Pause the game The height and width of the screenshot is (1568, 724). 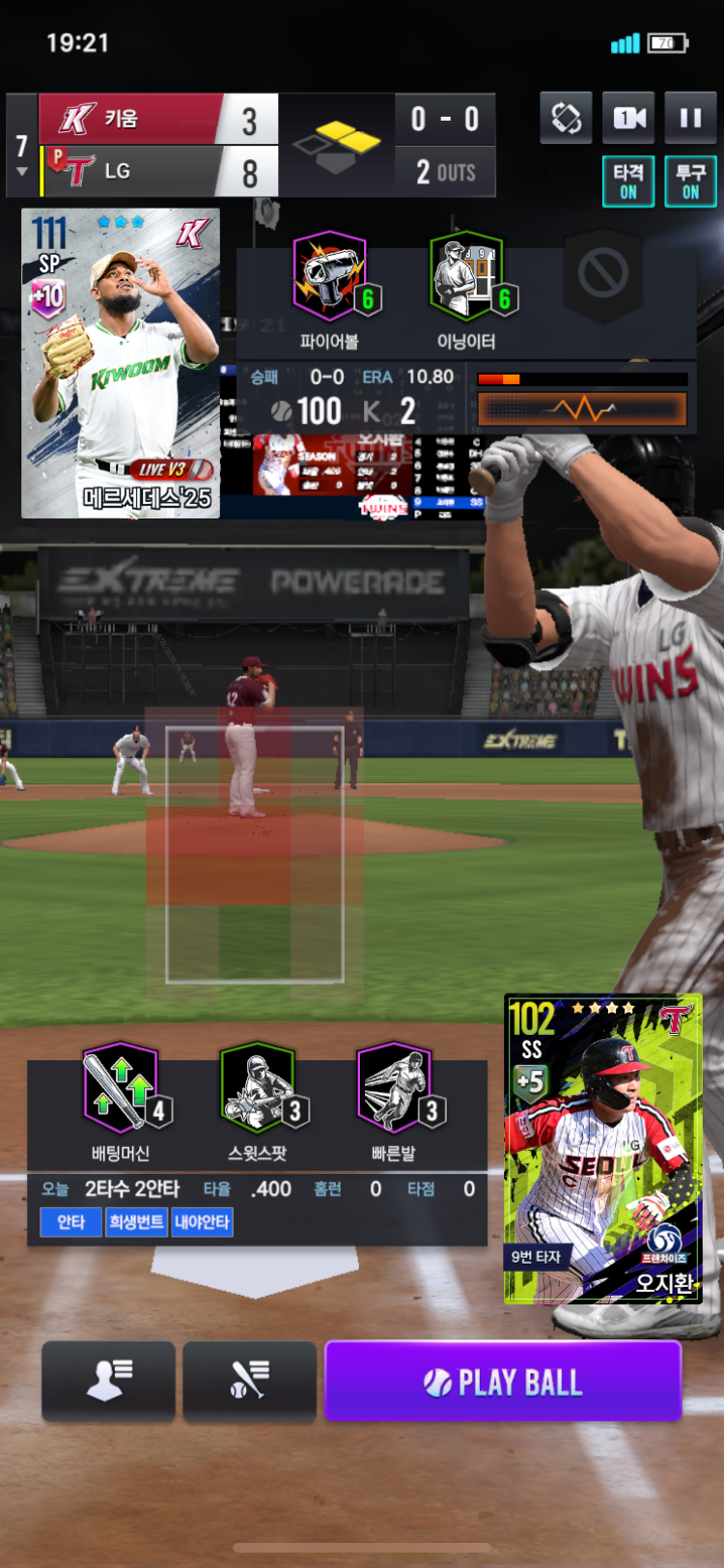690,119
